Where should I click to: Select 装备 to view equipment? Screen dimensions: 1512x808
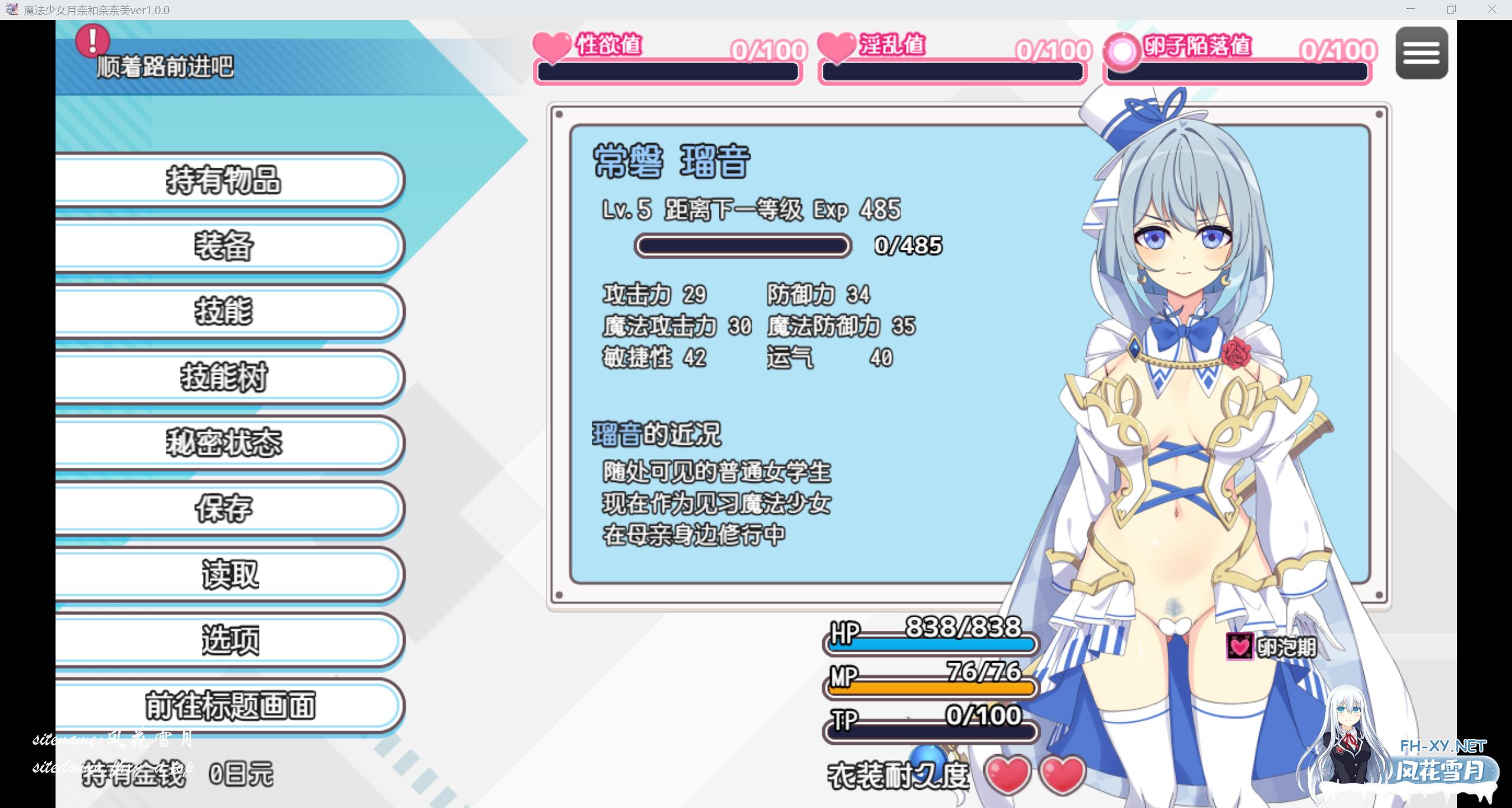224,247
